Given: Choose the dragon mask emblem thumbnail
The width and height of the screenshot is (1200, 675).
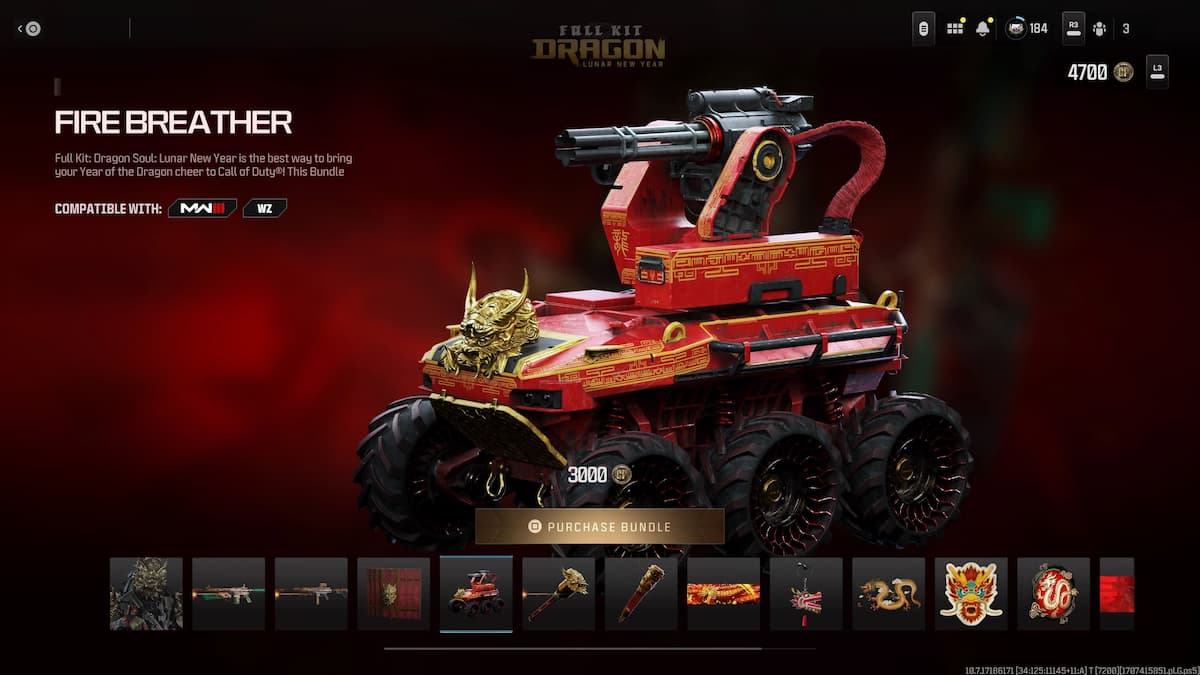Looking at the screenshot, I should click(971, 593).
